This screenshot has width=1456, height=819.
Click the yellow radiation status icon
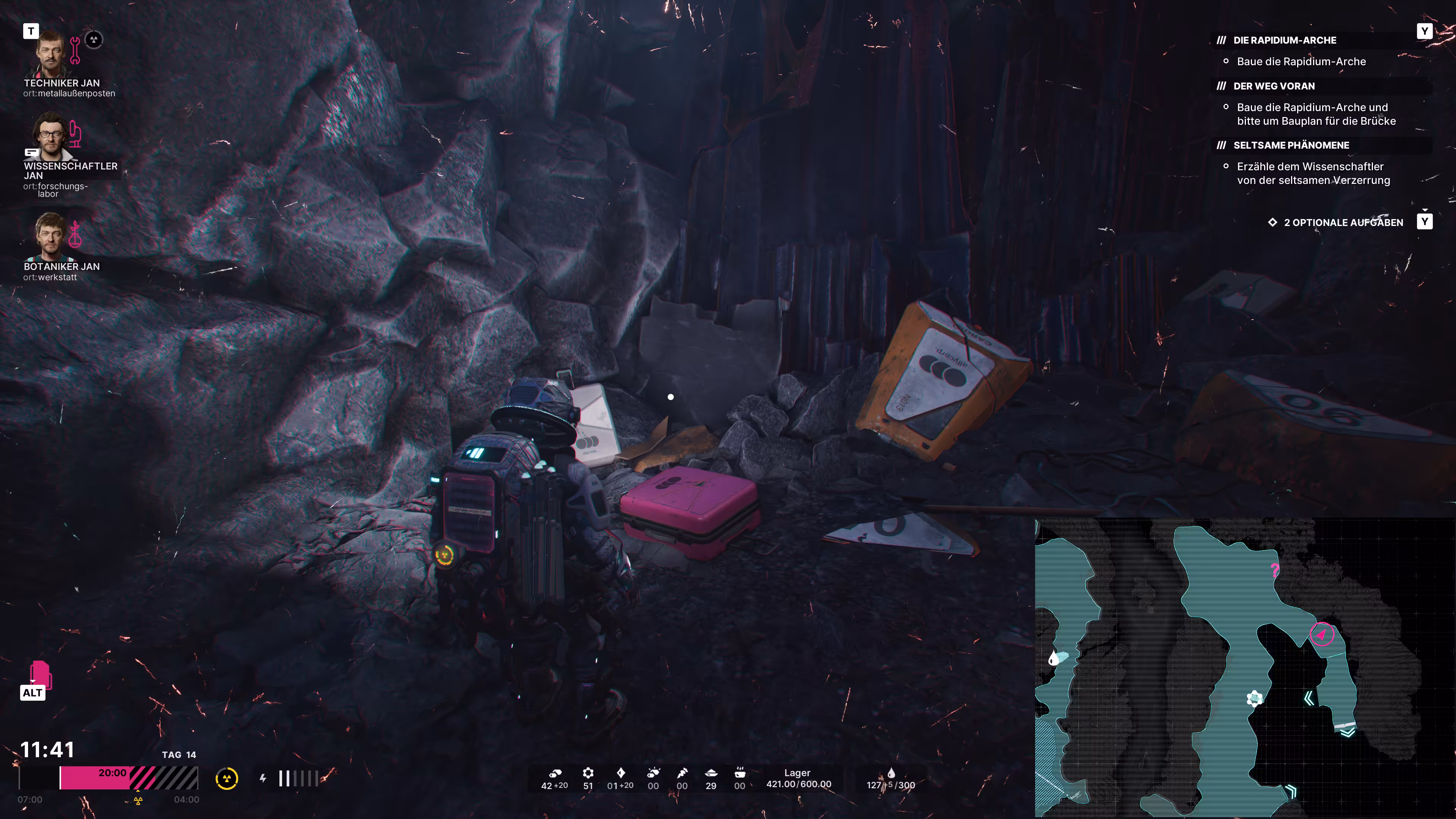[227, 779]
